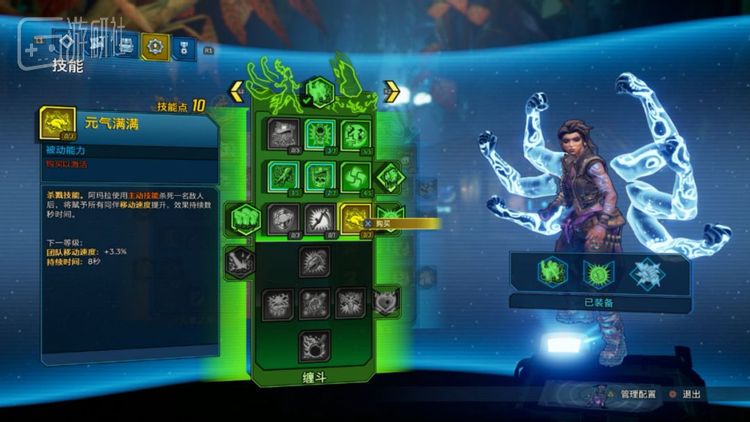The height and width of the screenshot is (422, 750).
Task: Select the green swirl skill in second row
Action: click(354, 177)
